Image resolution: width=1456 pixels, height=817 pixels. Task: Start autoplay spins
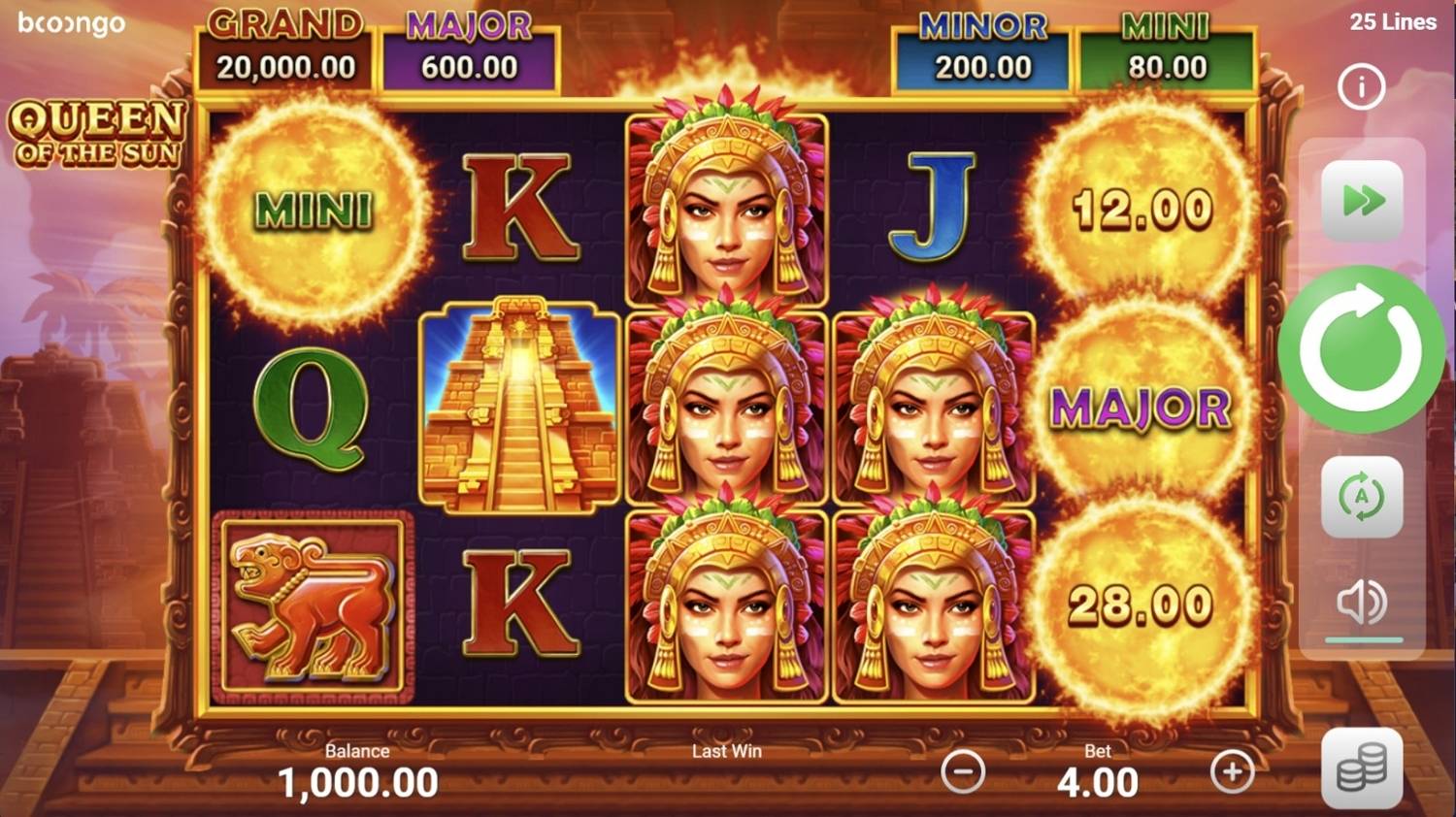point(1362,497)
